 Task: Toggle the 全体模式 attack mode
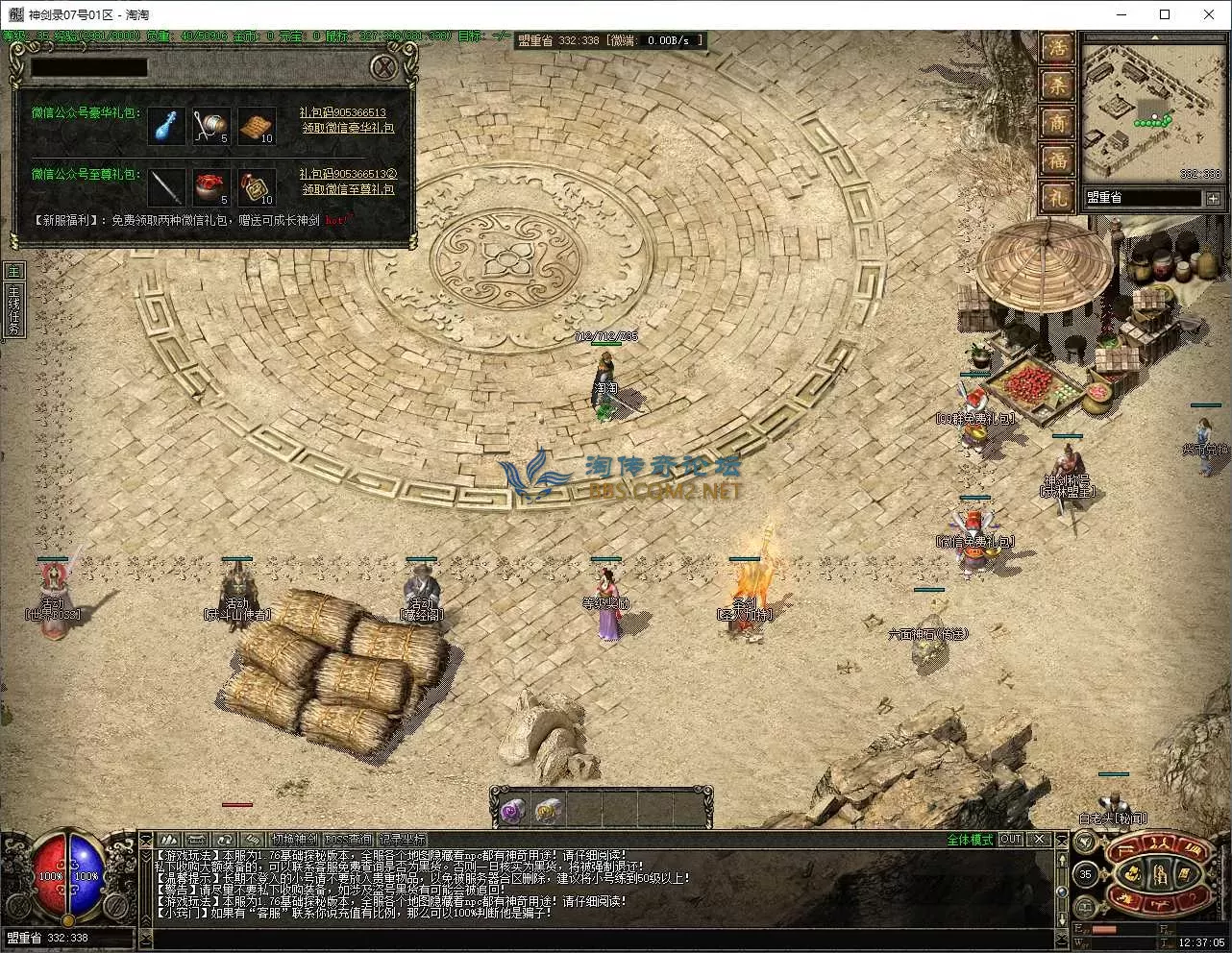[x=970, y=840]
